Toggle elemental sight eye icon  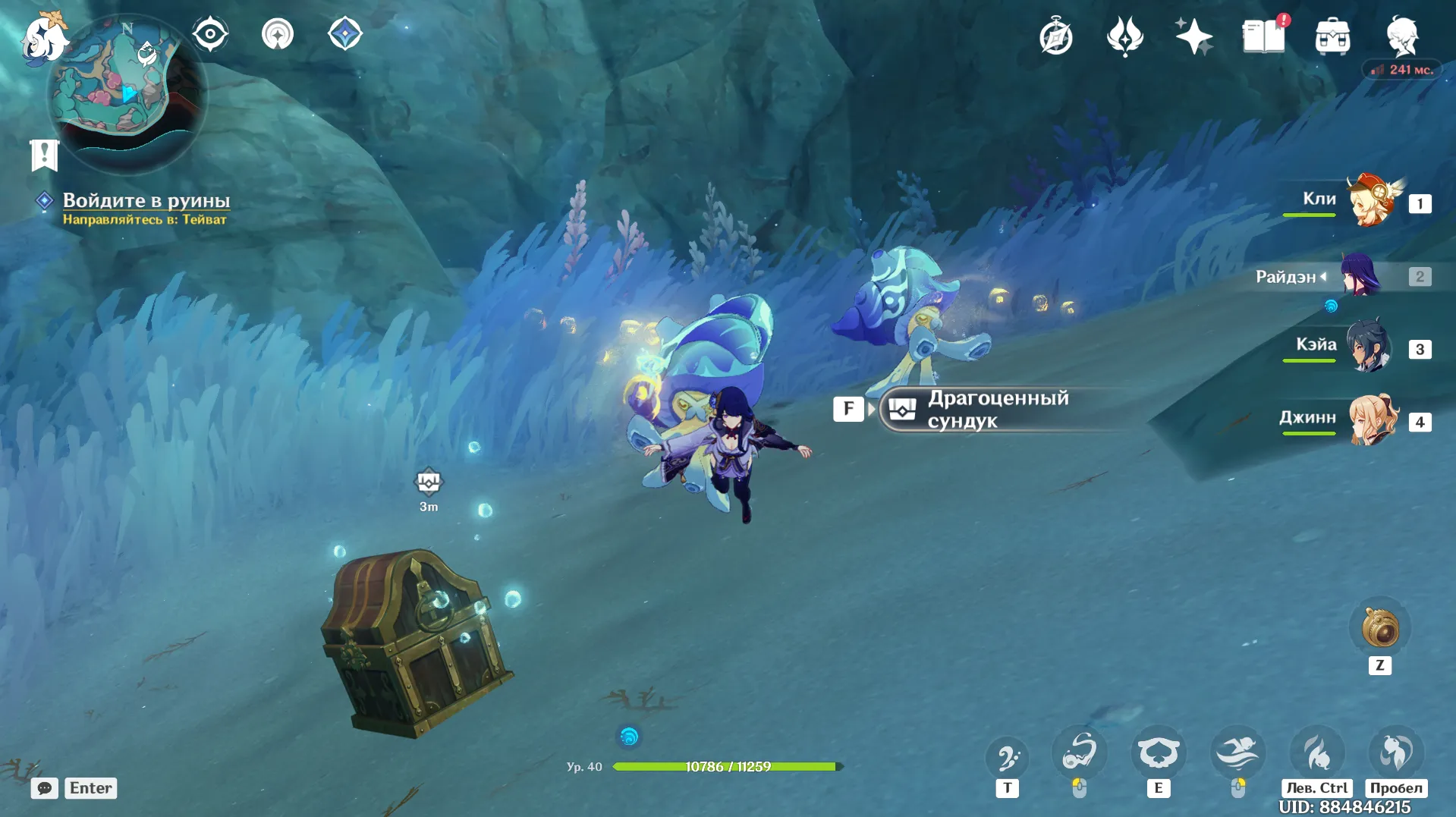pos(210,34)
